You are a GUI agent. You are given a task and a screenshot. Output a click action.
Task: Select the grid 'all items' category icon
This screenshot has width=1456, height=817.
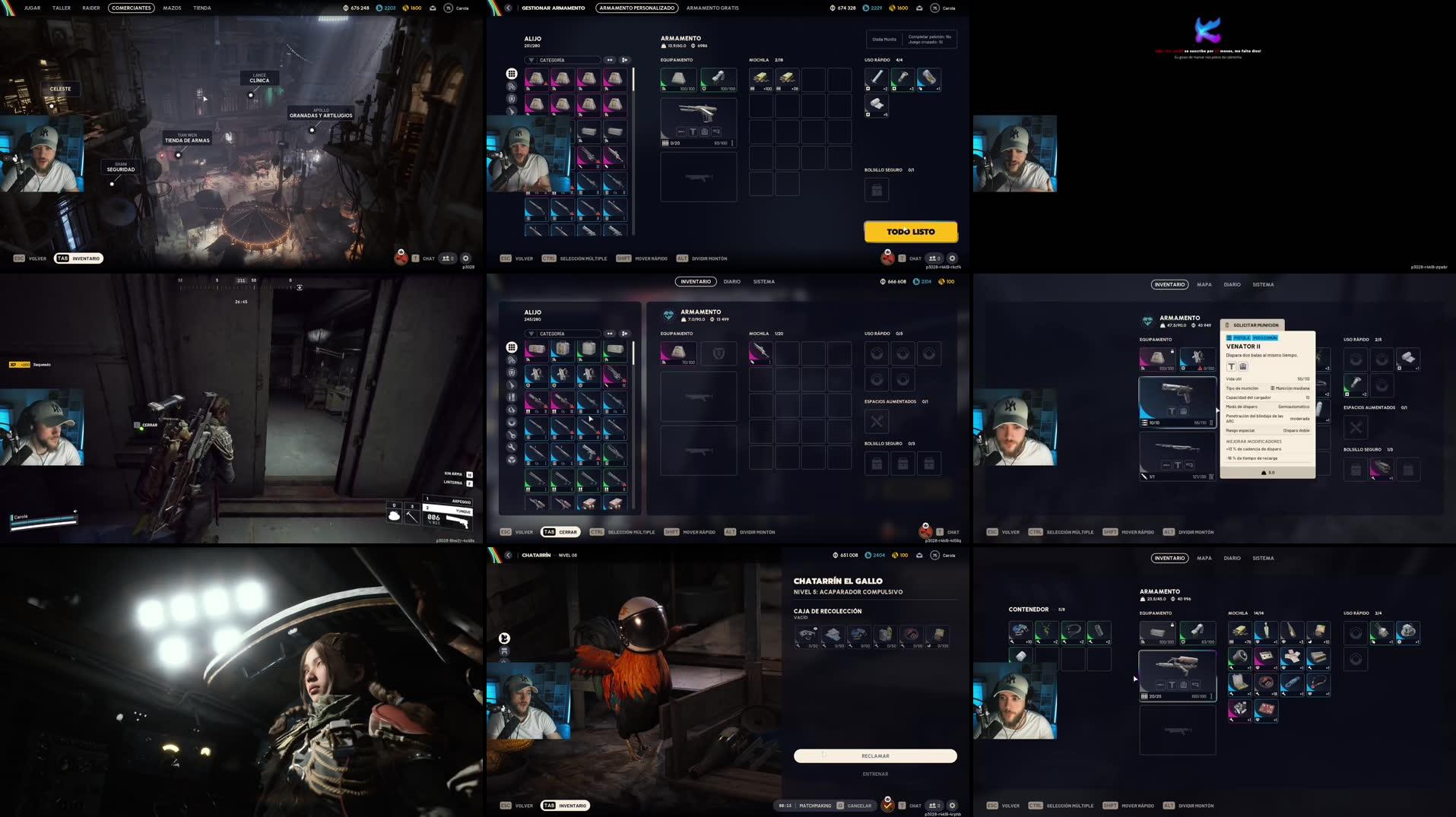pyautogui.click(x=511, y=75)
